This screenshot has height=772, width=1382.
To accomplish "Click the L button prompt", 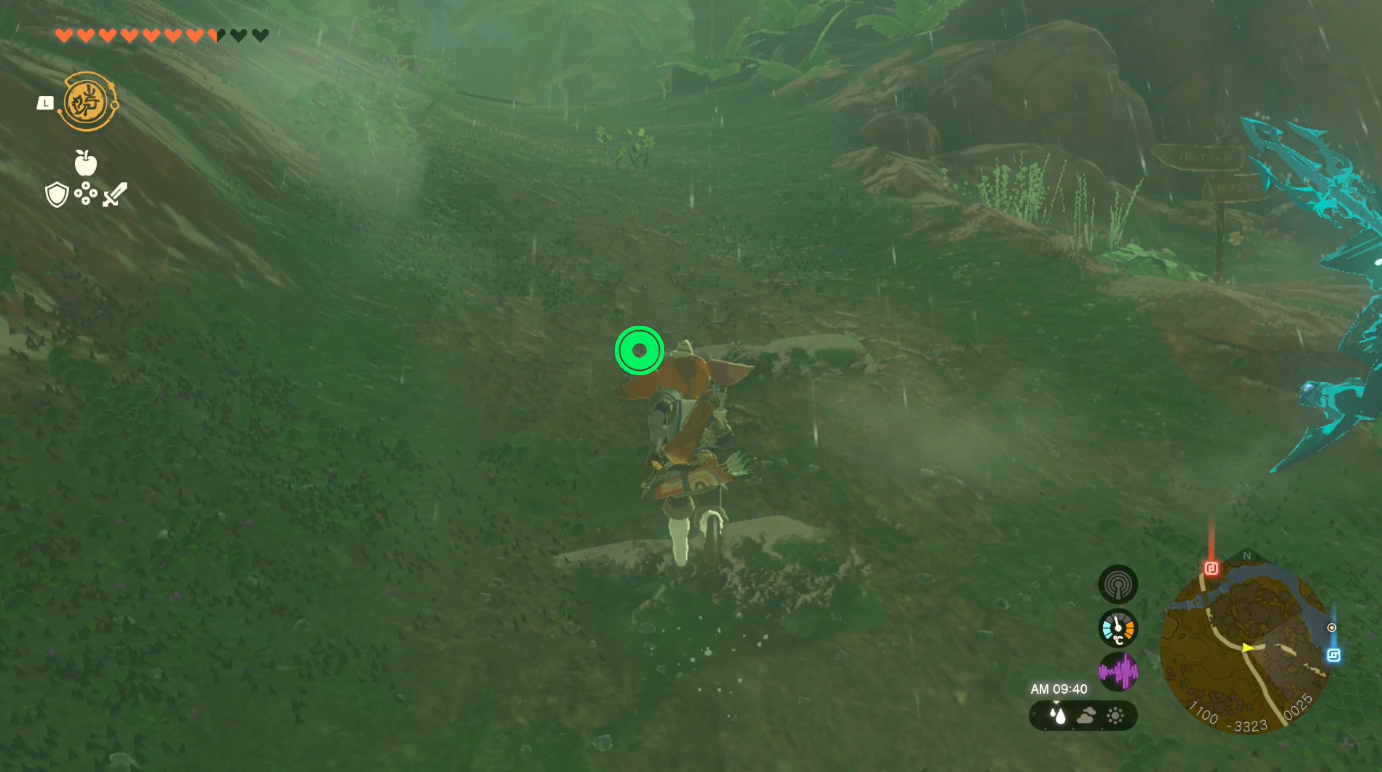I will click(x=44, y=102).
